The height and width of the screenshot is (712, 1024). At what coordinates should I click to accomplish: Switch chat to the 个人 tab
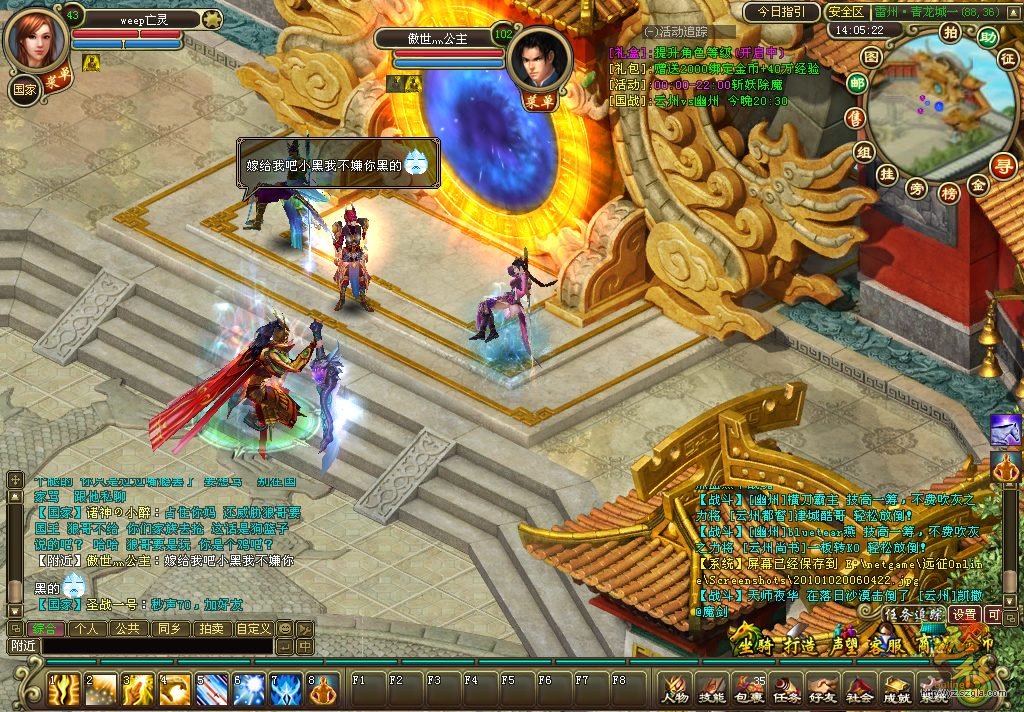pyautogui.click(x=87, y=629)
